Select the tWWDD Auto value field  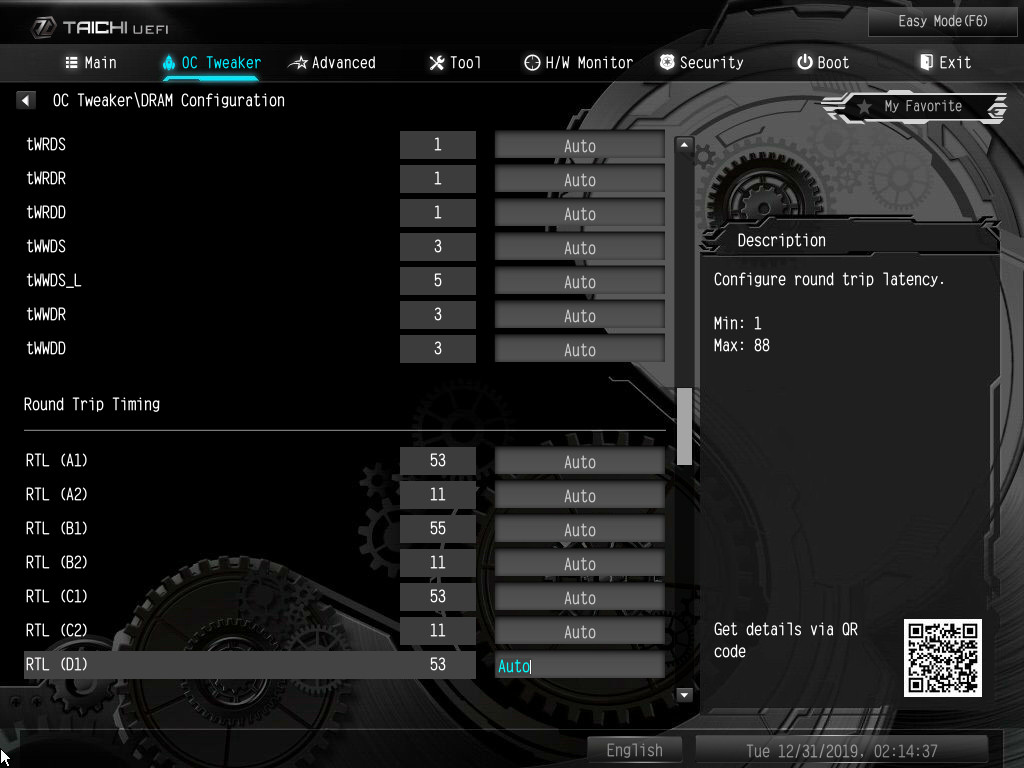579,350
